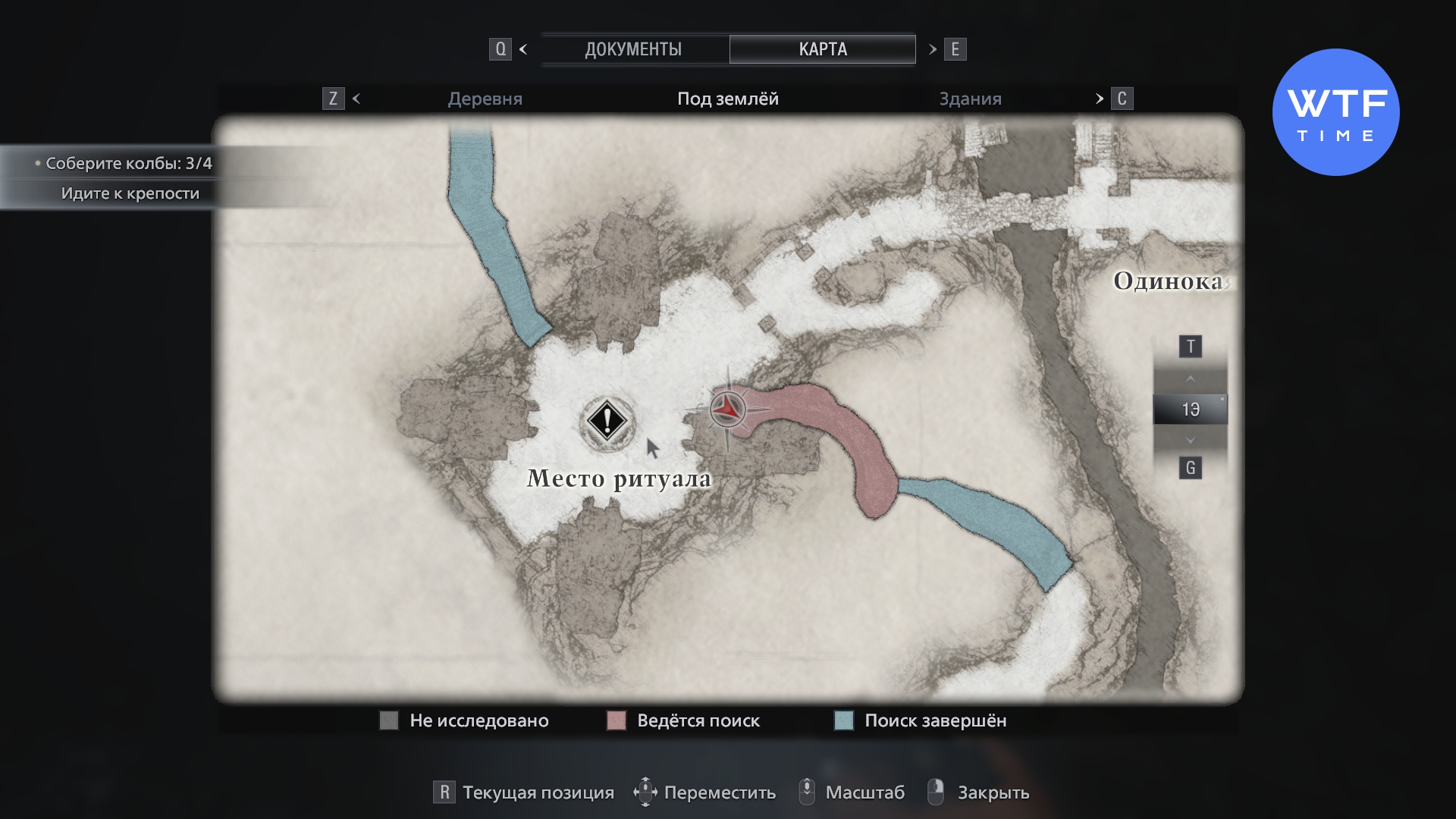Screen dimensions: 1456x819
Task: Select the КАРТА tab
Action: click(822, 49)
